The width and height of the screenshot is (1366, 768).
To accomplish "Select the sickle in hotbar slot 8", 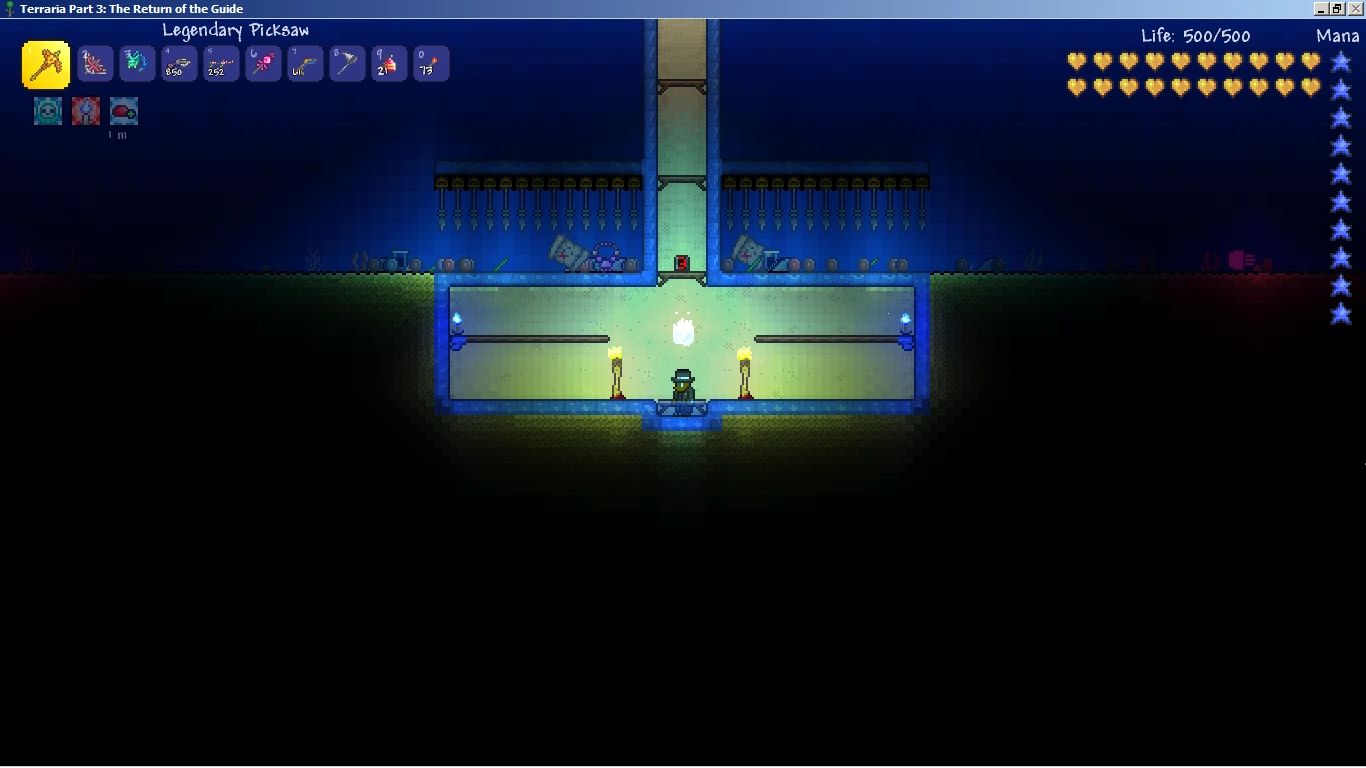I will point(346,62).
